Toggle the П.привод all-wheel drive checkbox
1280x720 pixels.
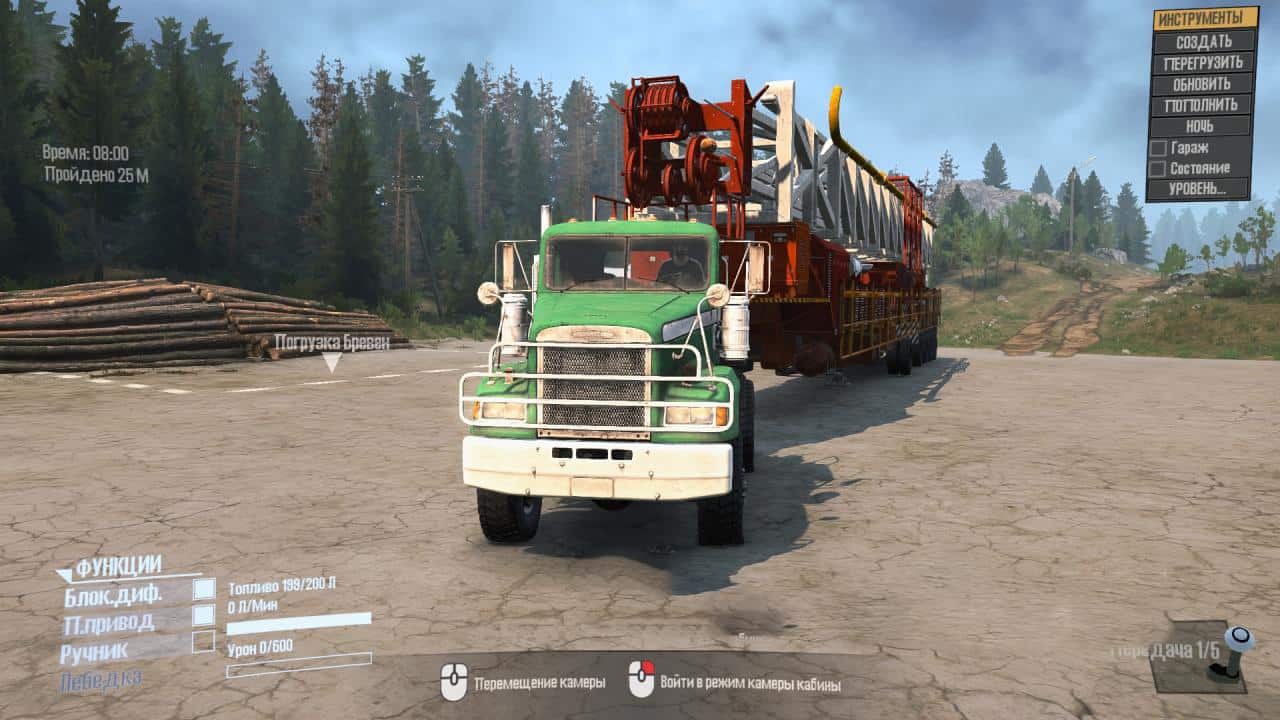tap(204, 615)
